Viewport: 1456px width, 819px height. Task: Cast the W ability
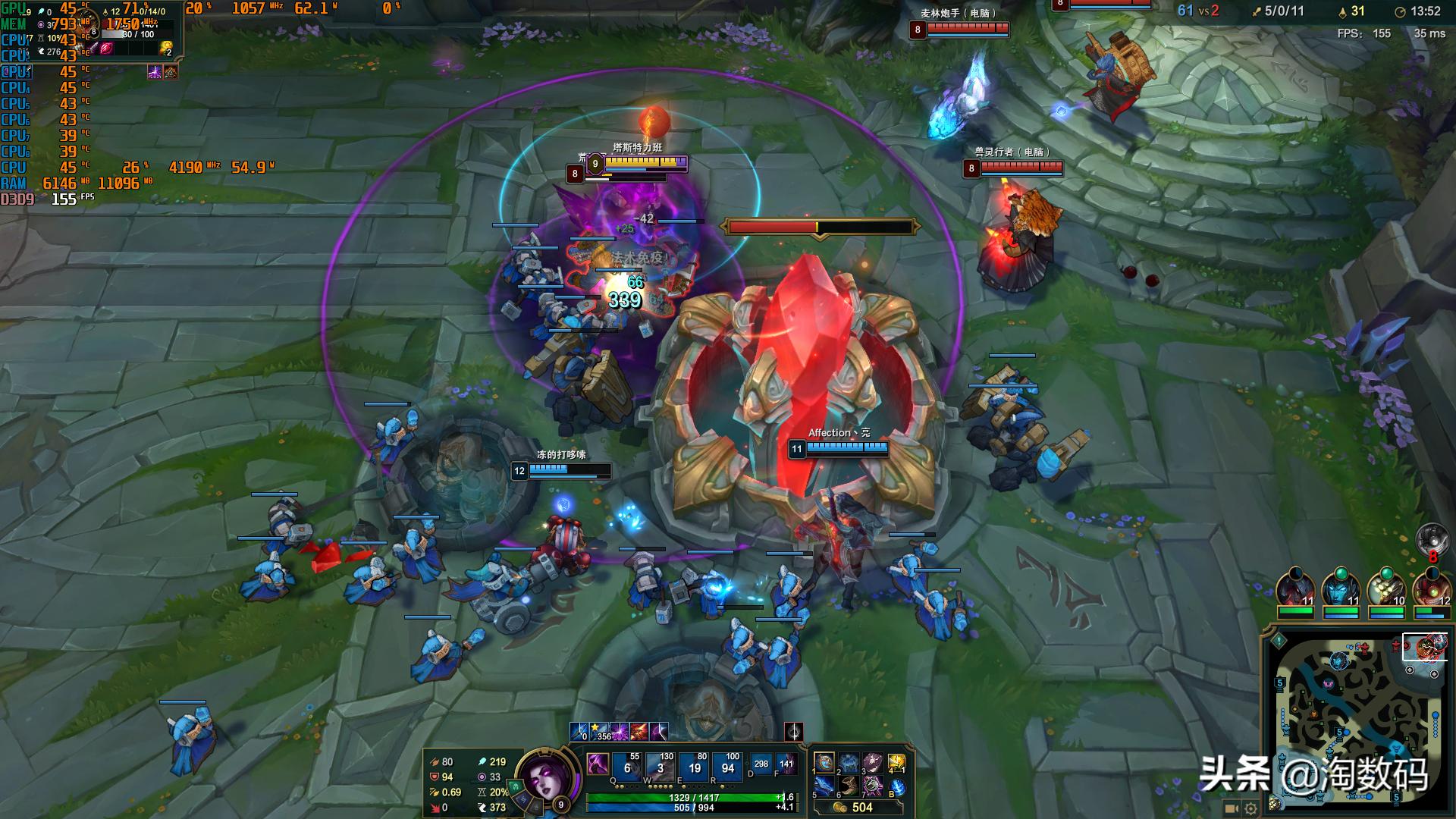coord(660,767)
